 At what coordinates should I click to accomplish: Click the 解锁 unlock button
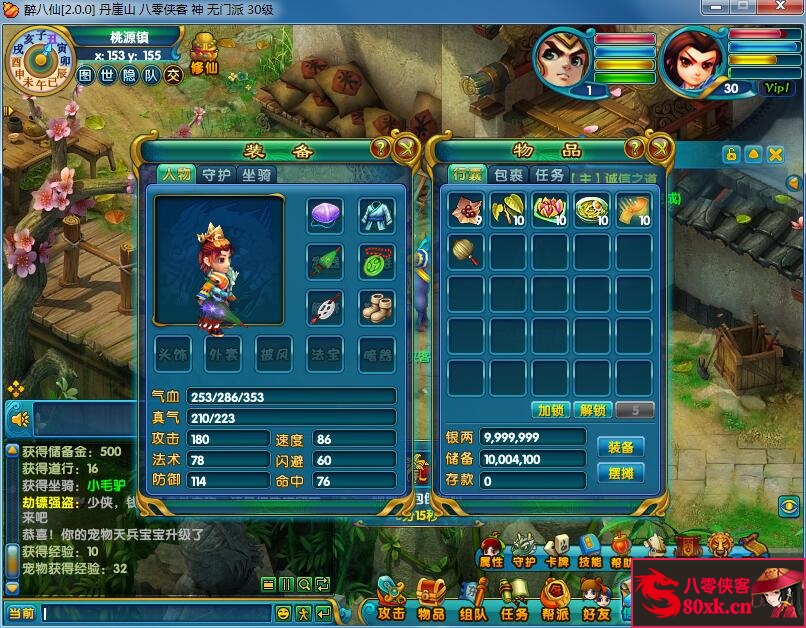pos(593,410)
